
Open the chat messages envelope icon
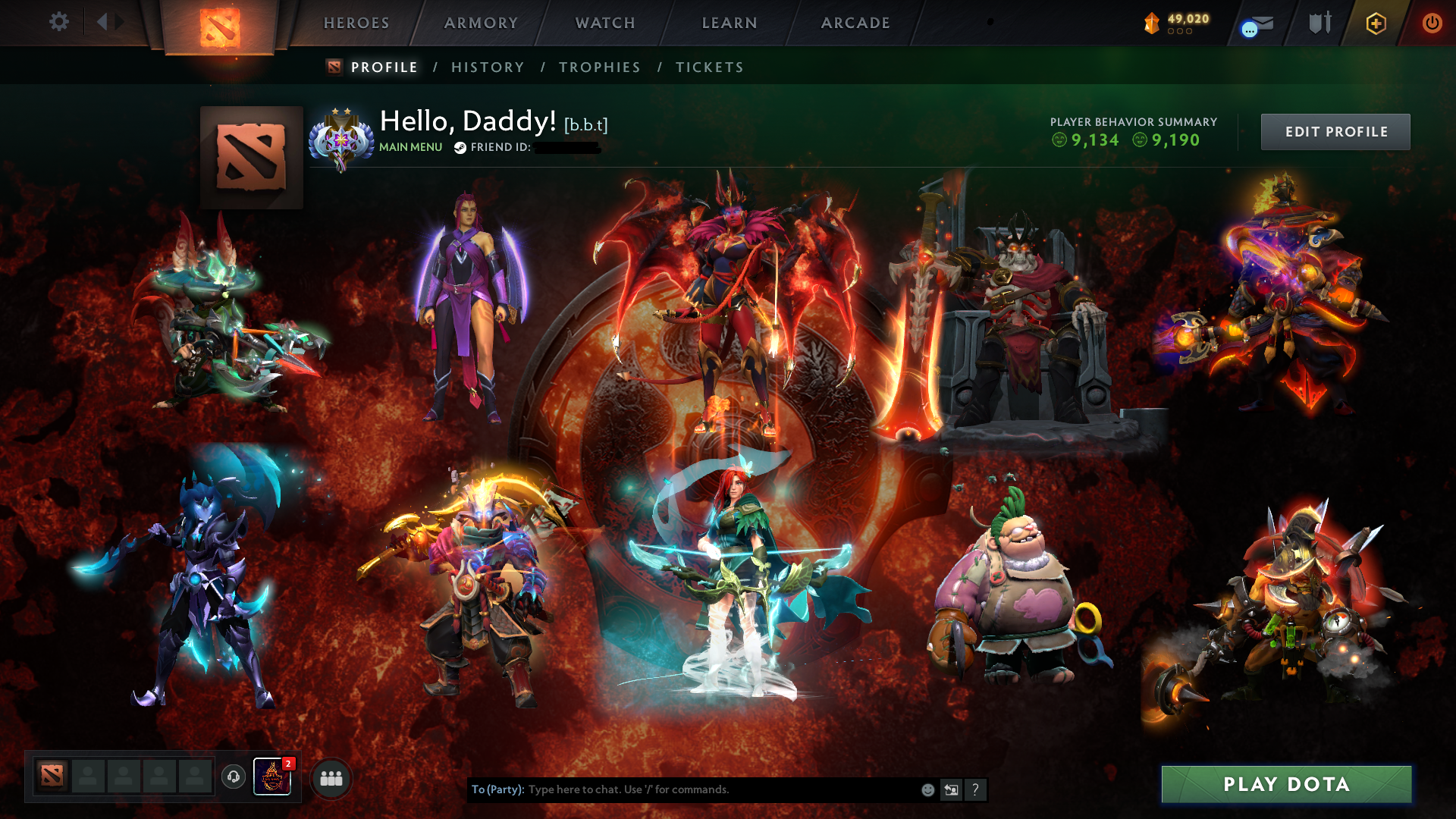click(1255, 23)
